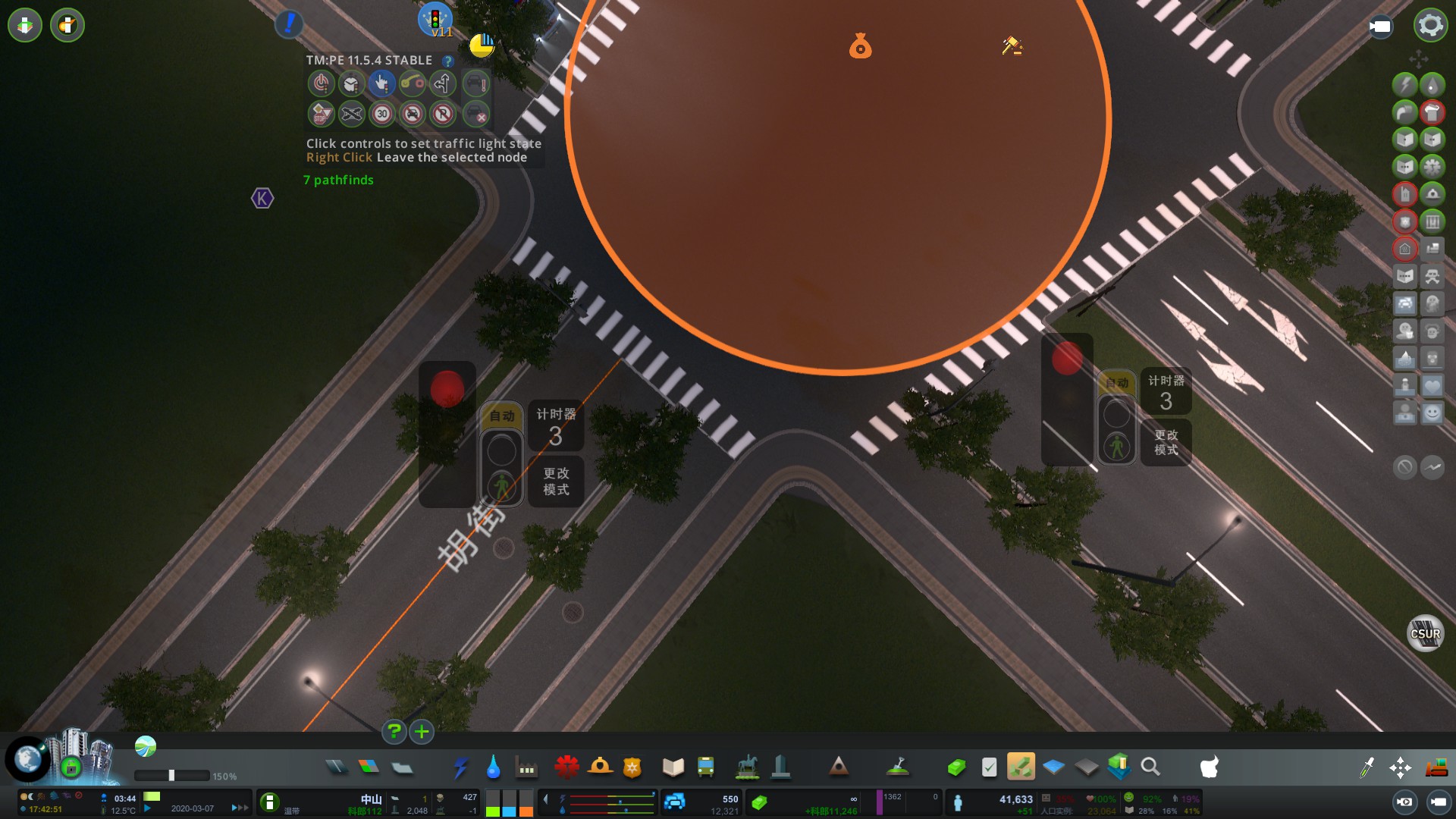Open the TM:PE help question mark

pyautogui.click(x=448, y=61)
